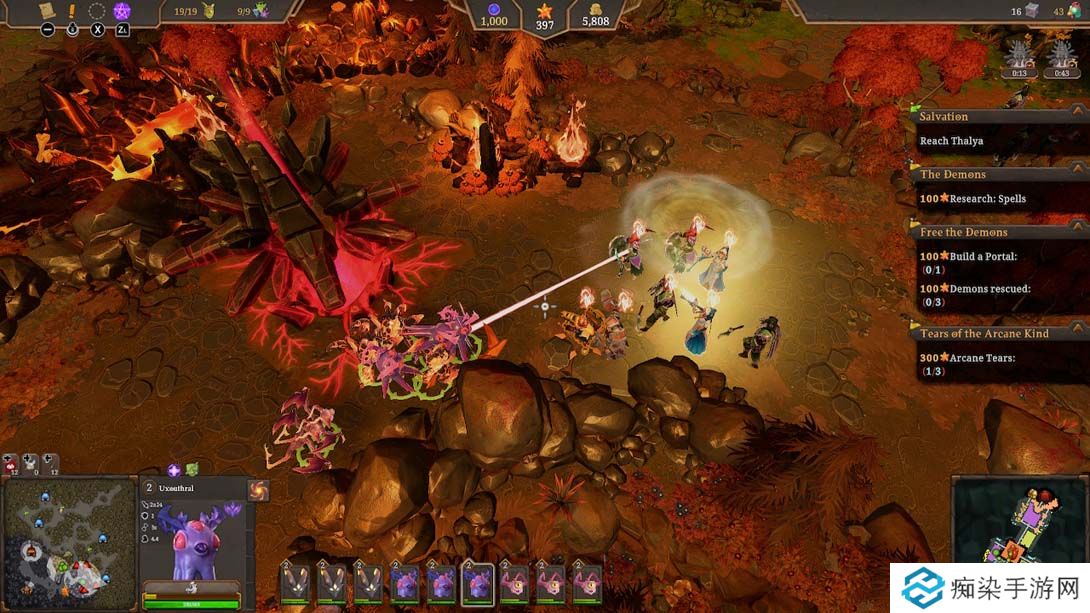The width and height of the screenshot is (1090, 613).
Task: Open the Free the Demons objective
Action: tap(964, 233)
